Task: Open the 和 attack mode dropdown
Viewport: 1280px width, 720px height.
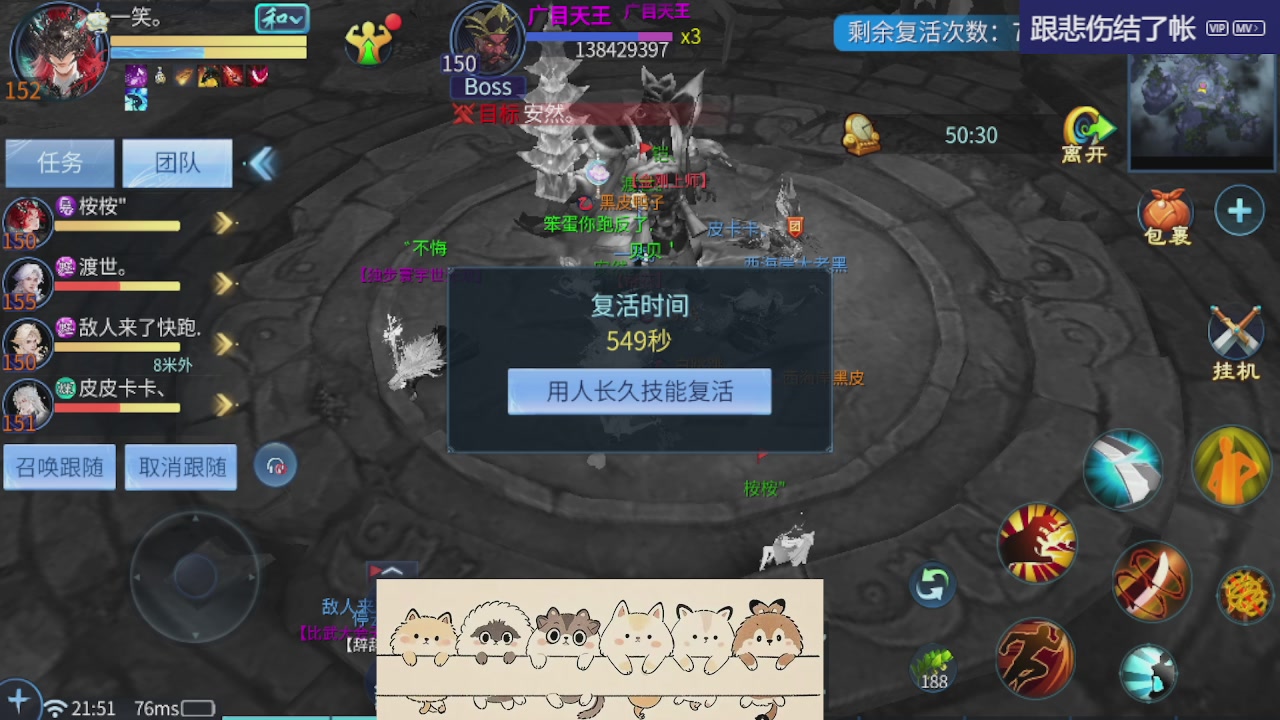Action: tap(282, 18)
